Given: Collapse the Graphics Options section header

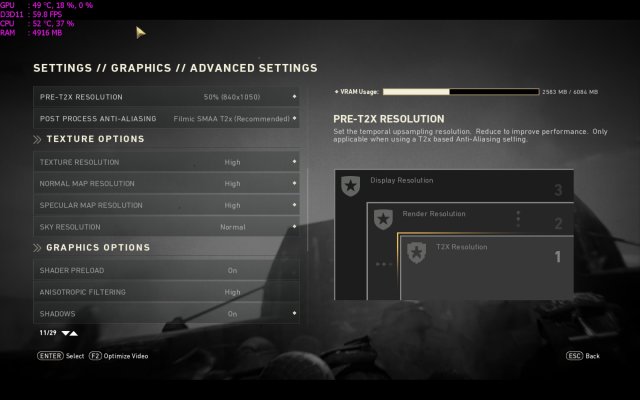Looking at the screenshot, I should tap(97, 247).
